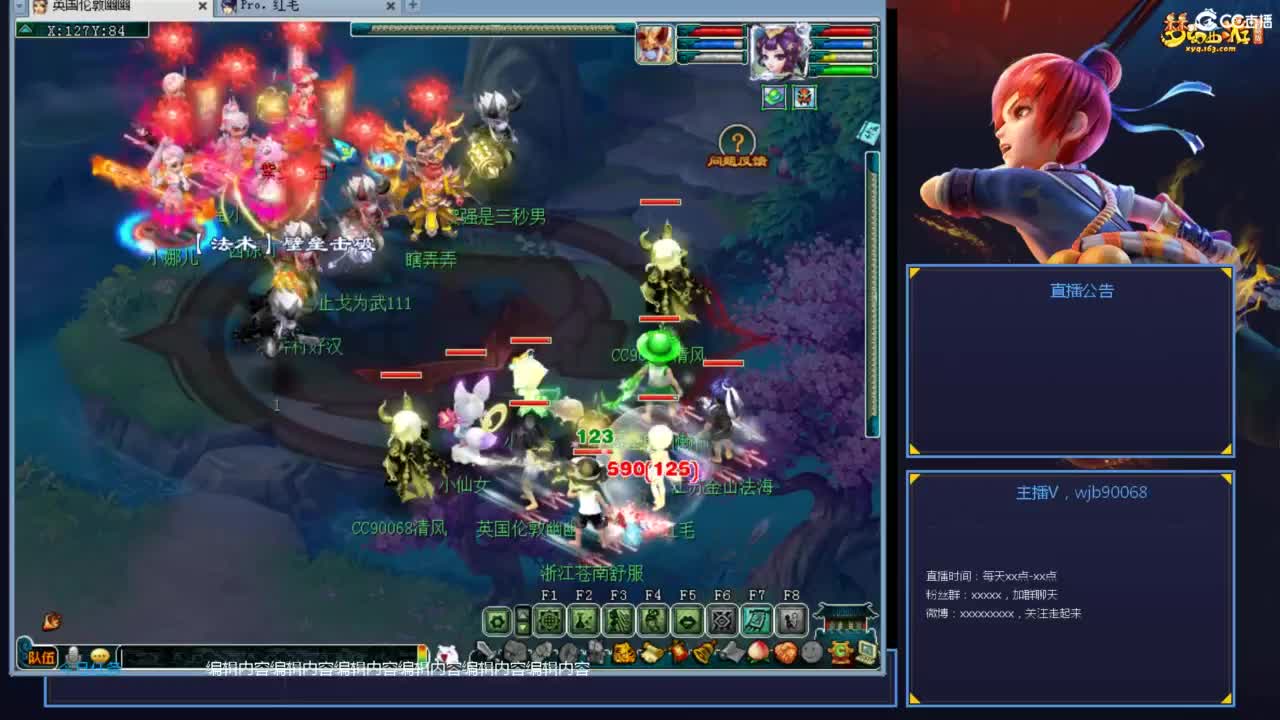This screenshot has width=1280, height=720.
Task: Toggle the F6 dark rune skill slot
Action: click(x=722, y=621)
